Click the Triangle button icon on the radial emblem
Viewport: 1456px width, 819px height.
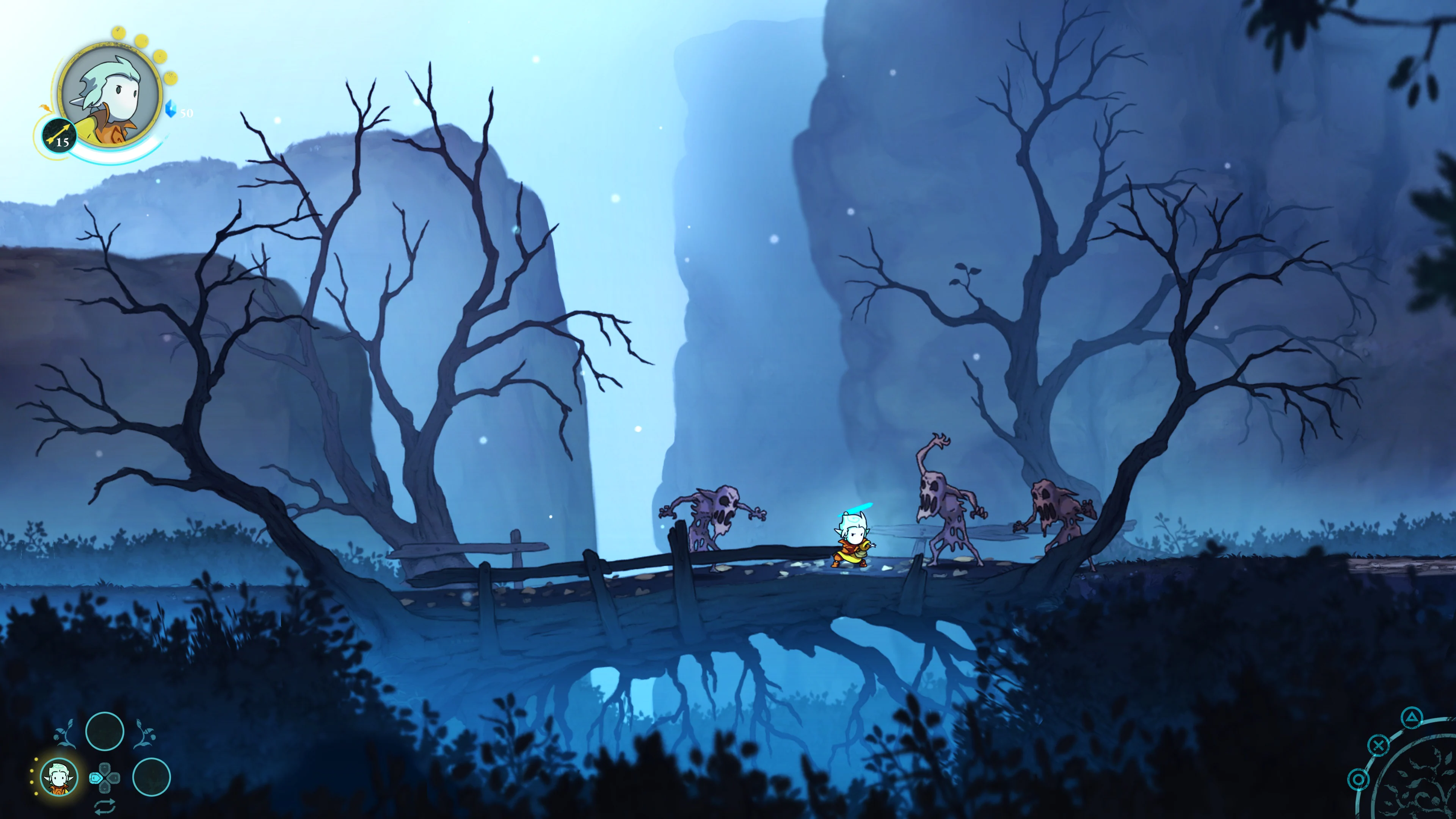pos(1412,717)
